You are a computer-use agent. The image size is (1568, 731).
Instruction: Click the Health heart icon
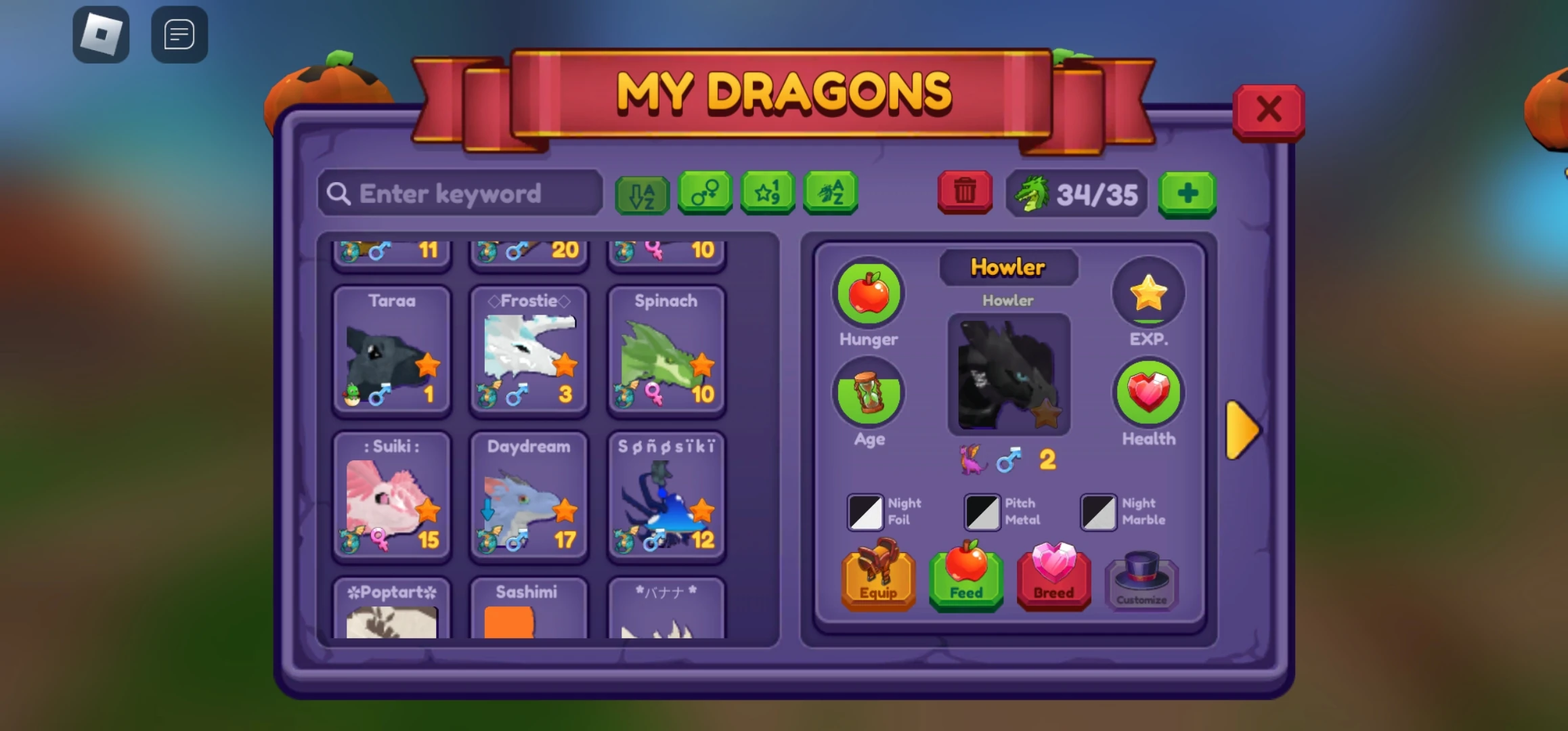click(x=1148, y=393)
